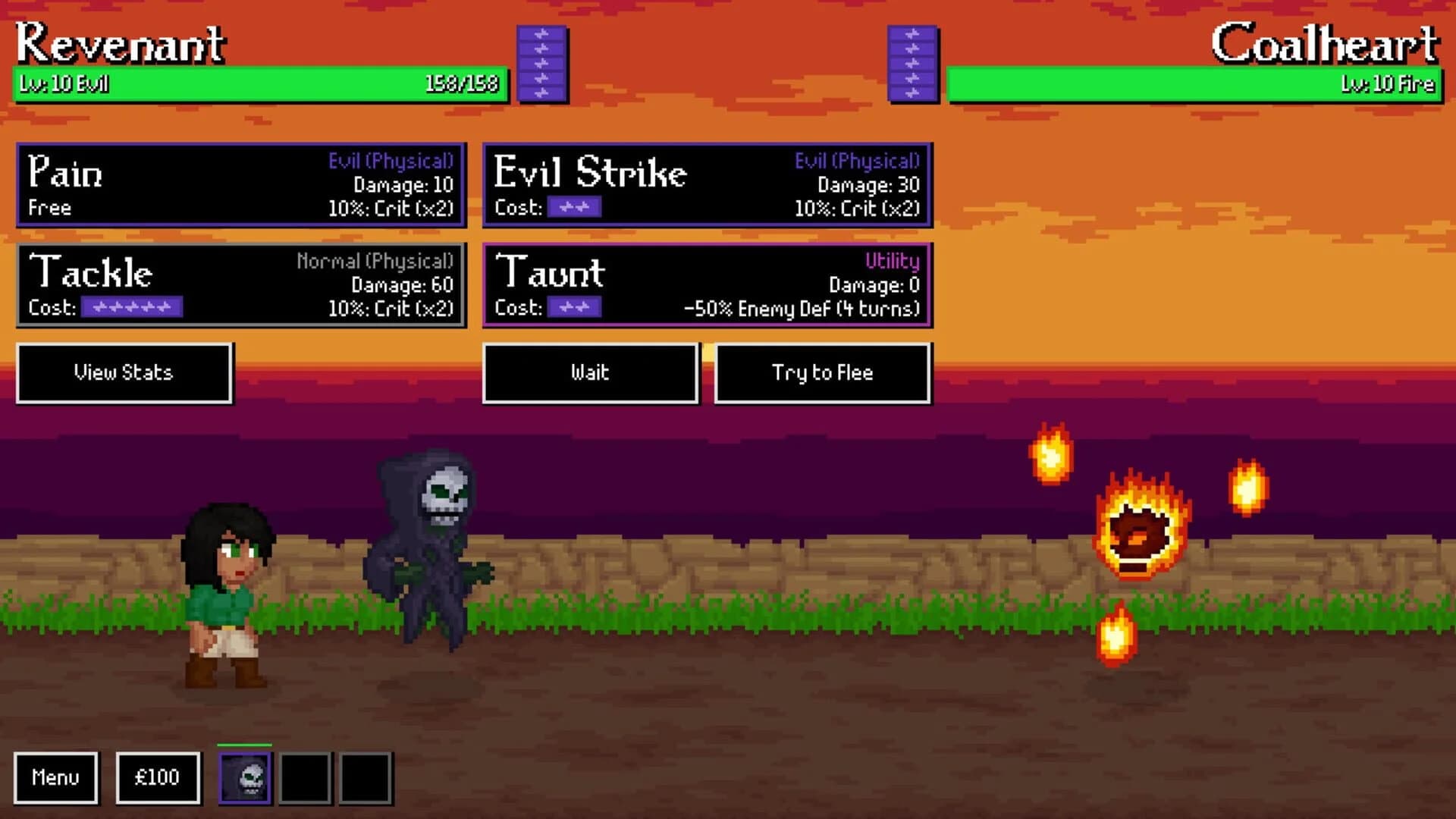
Task: Cast Taunt to lower enemy defense
Action: 705,284
